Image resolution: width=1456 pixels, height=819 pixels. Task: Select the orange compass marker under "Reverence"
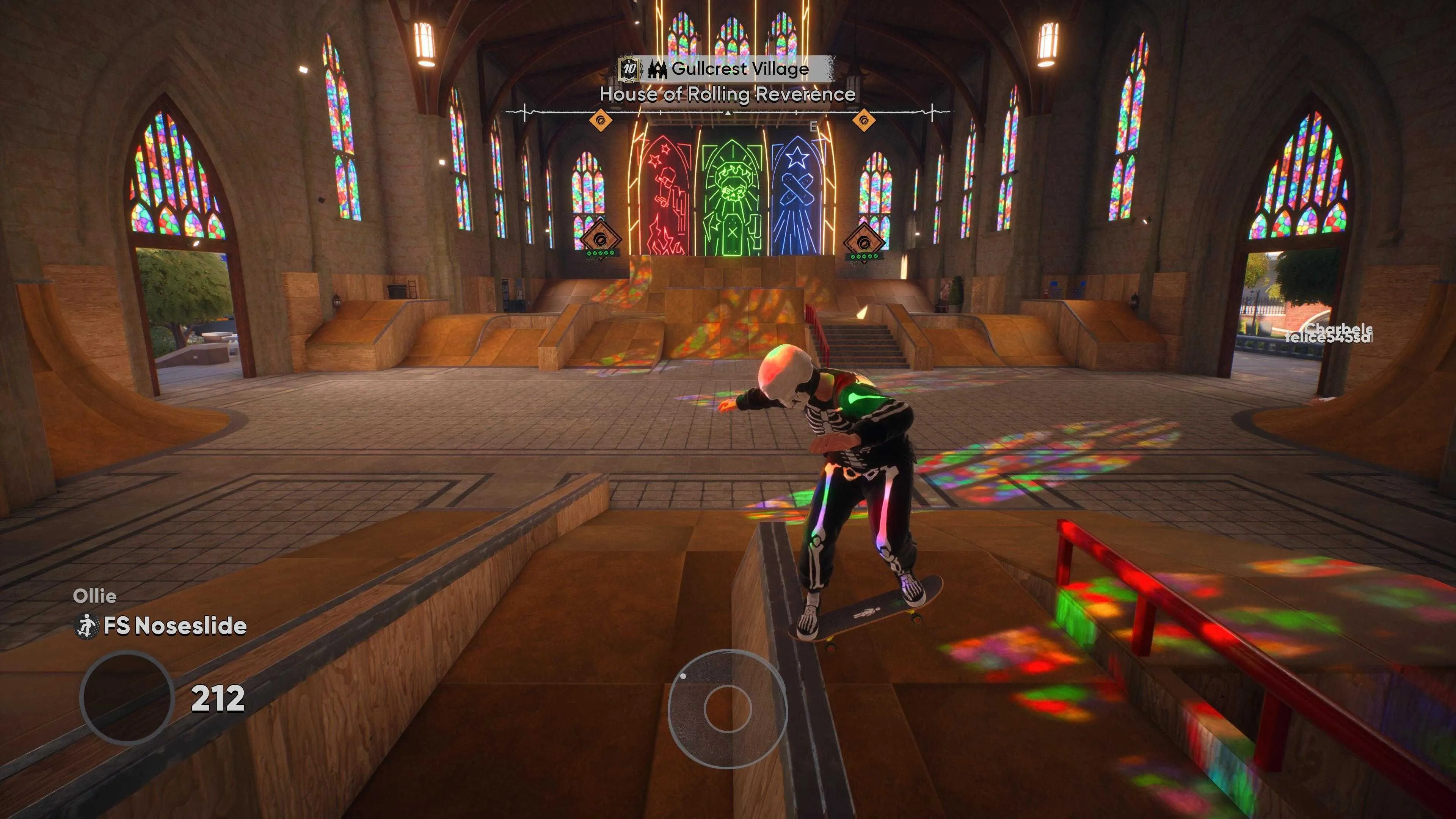coord(864,120)
